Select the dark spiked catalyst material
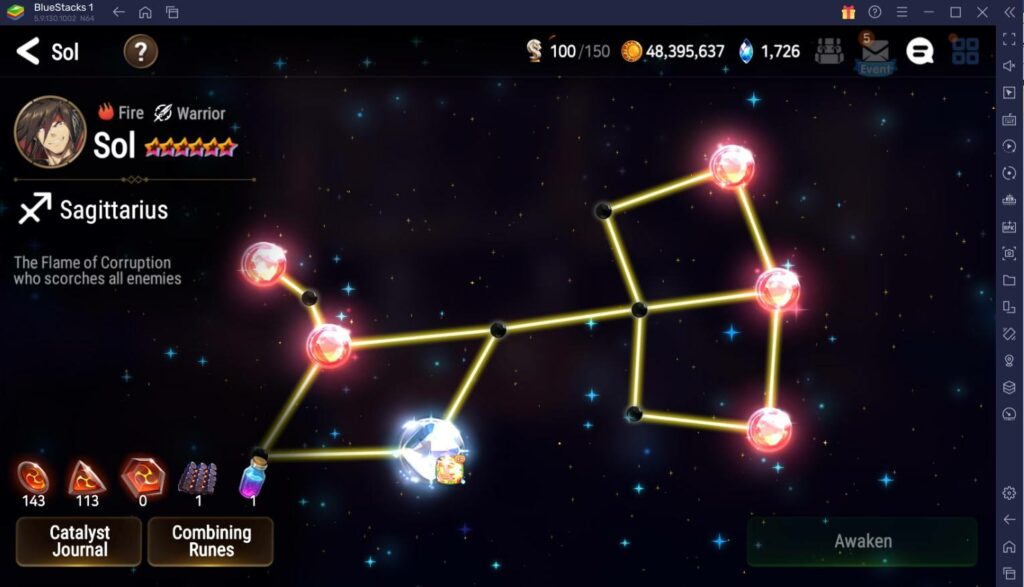The height and width of the screenshot is (587, 1024). click(x=198, y=477)
